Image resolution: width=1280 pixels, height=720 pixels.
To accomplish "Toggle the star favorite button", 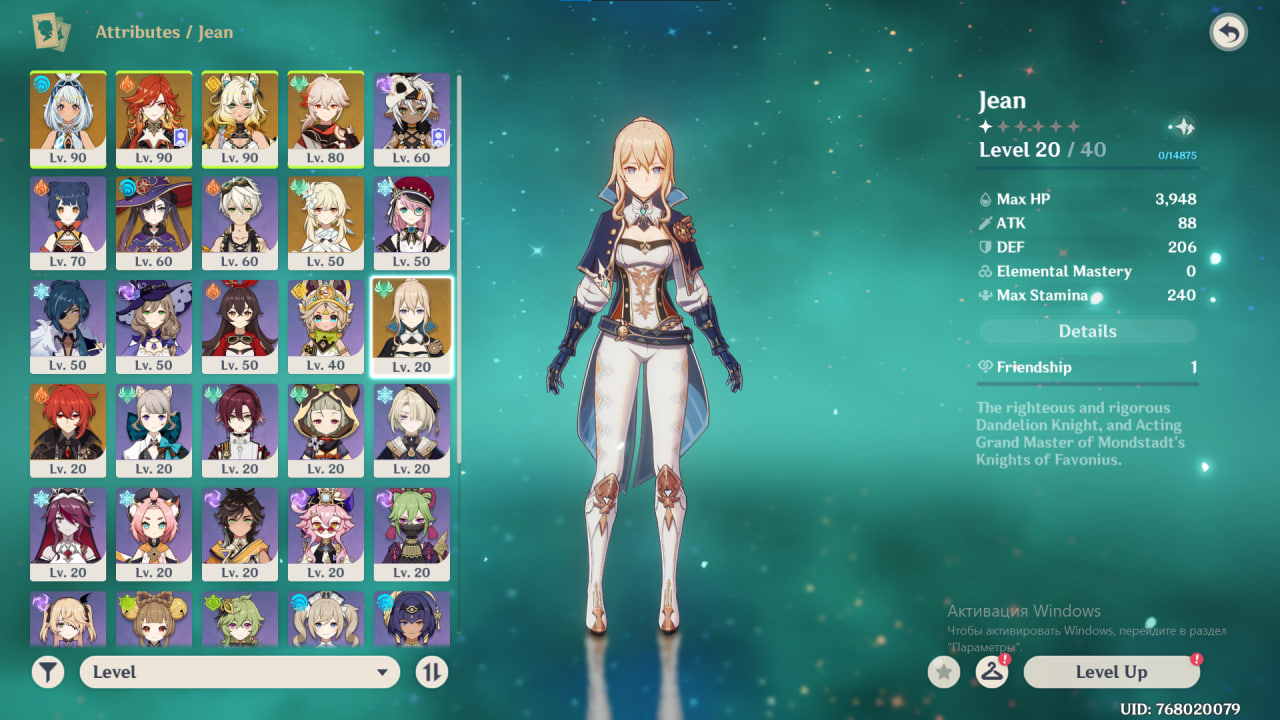I will 943,672.
